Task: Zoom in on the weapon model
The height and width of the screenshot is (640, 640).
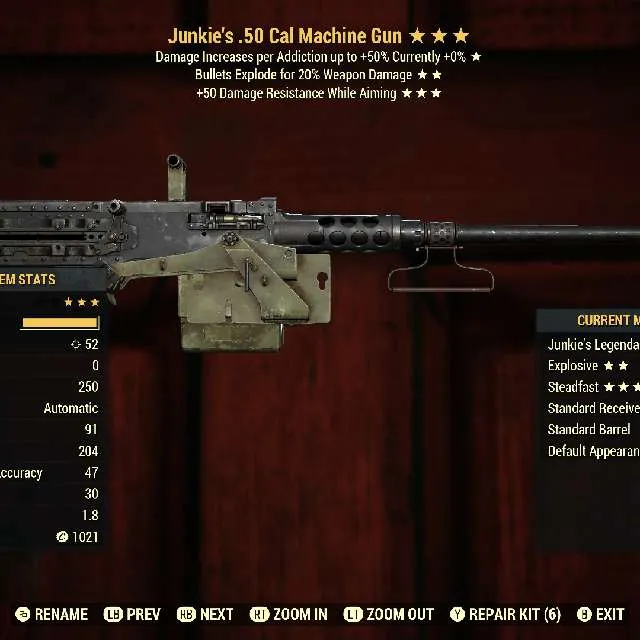Action: [x=289, y=614]
